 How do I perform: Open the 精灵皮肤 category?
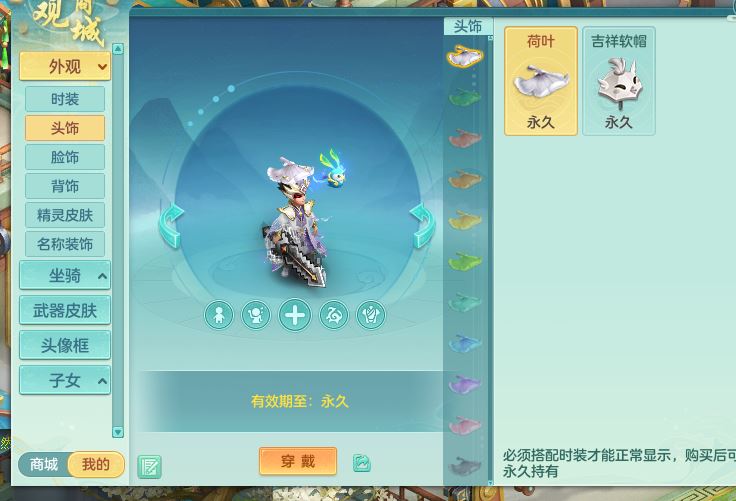tap(65, 215)
